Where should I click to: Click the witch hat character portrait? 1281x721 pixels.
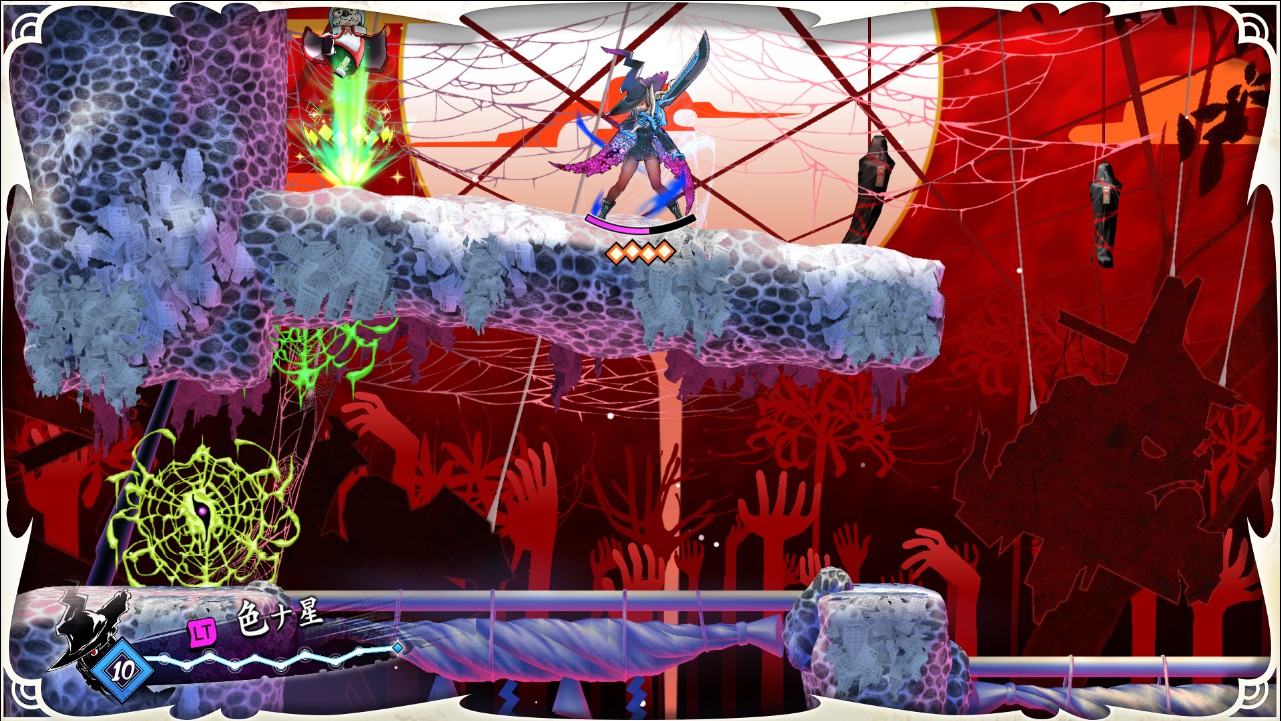click(x=92, y=627)
